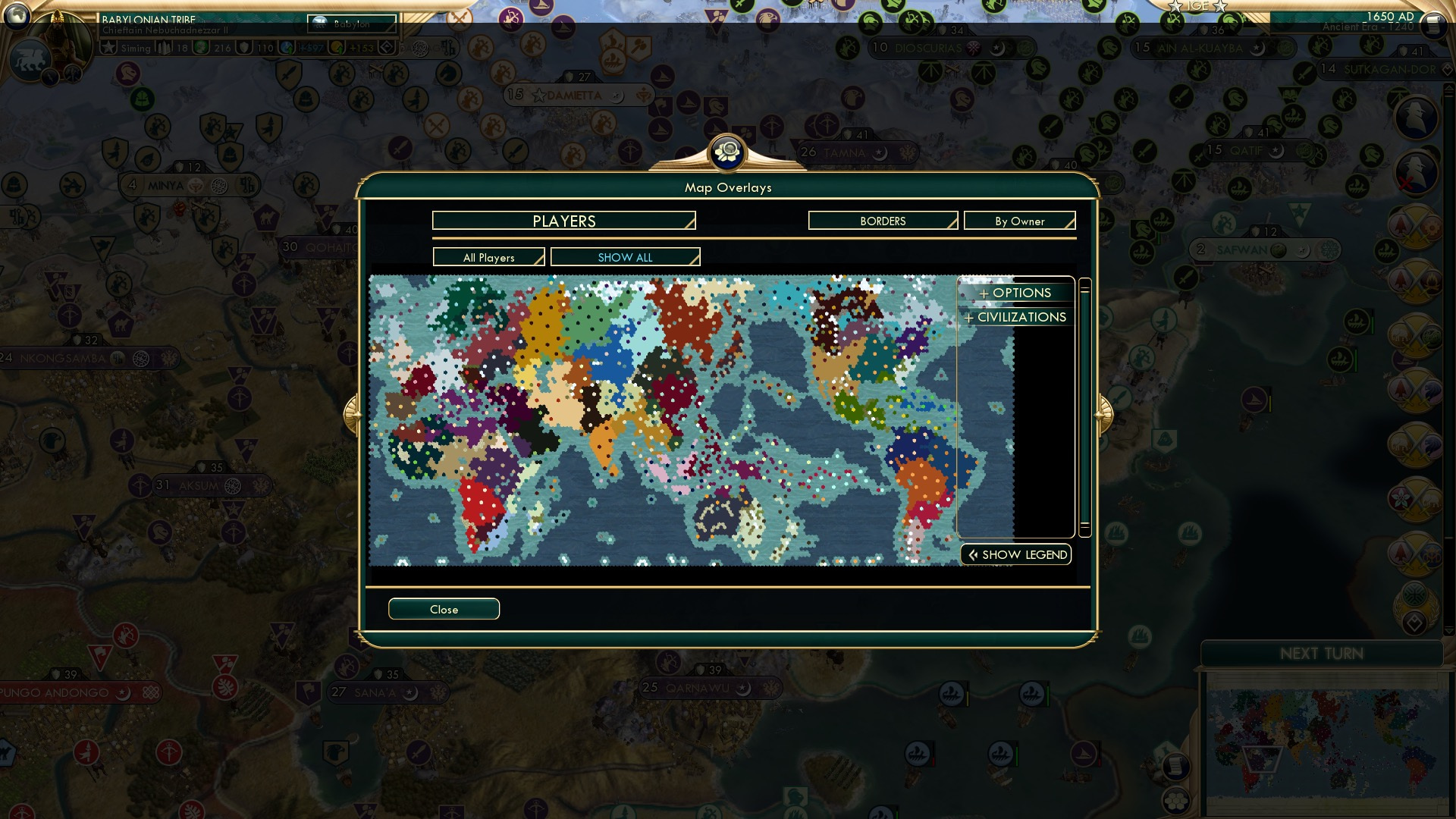Expand the CIVILIZATIONS list

click(x=1015, y=317)
